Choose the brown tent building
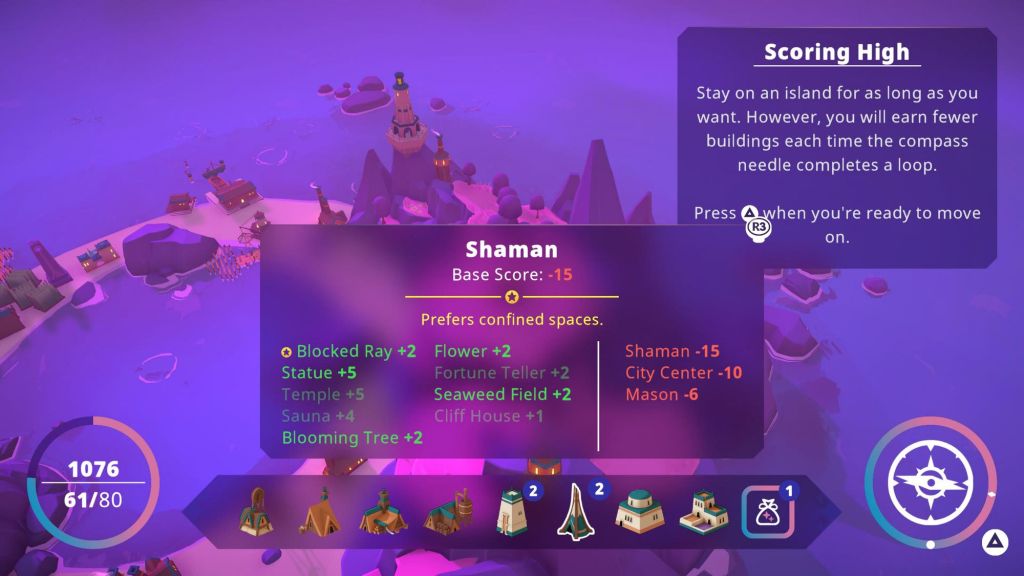 click(319, 513)
